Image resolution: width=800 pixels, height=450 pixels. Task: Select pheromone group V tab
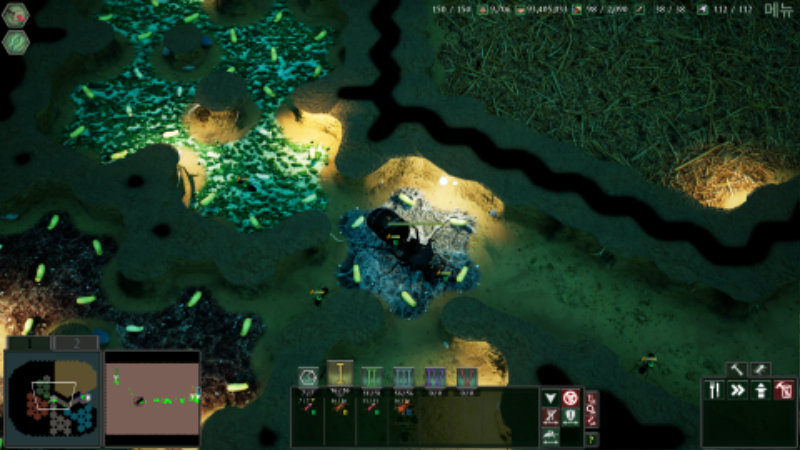pos(466,376)
